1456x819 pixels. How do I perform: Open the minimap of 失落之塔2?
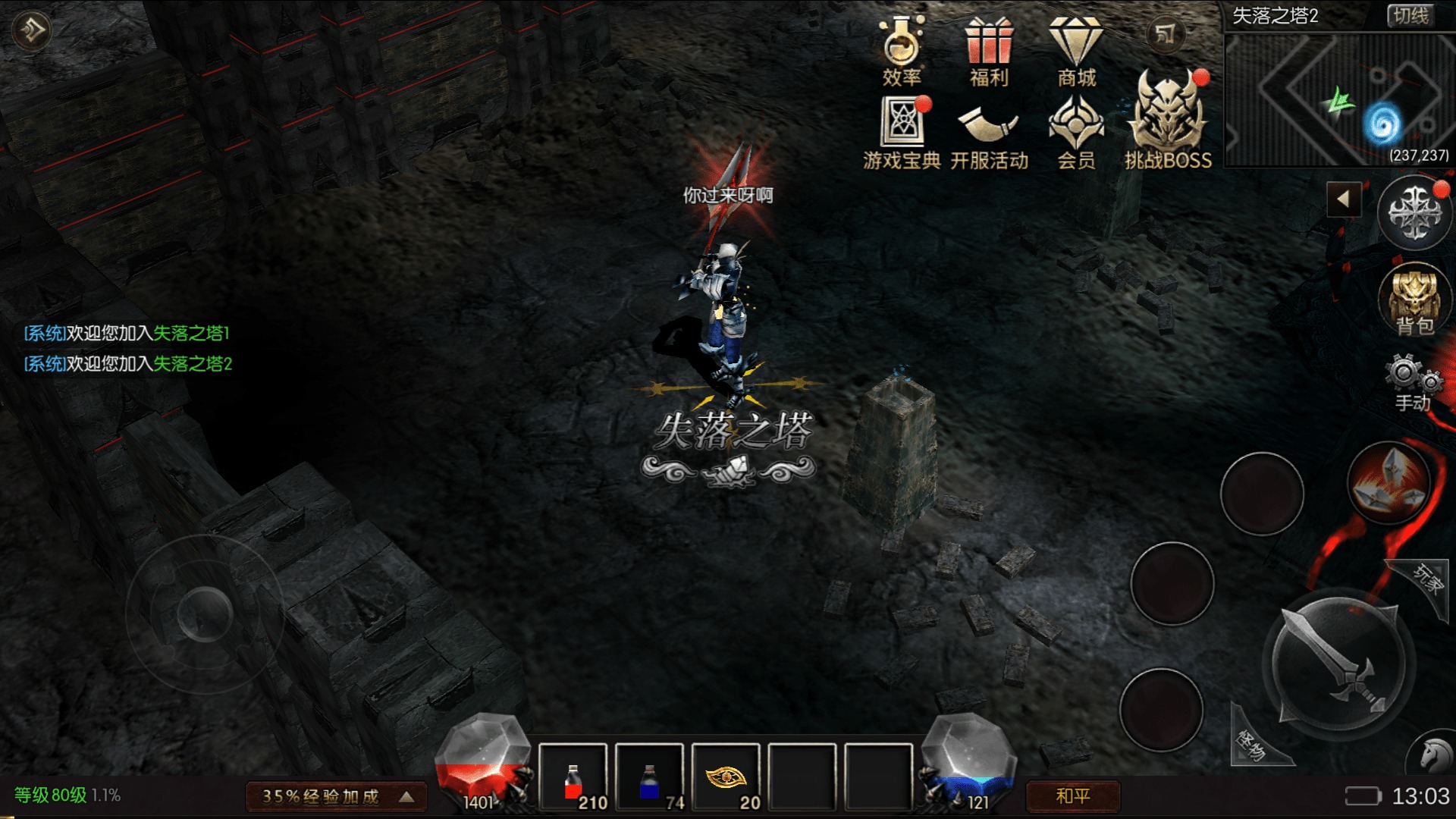1339,100
